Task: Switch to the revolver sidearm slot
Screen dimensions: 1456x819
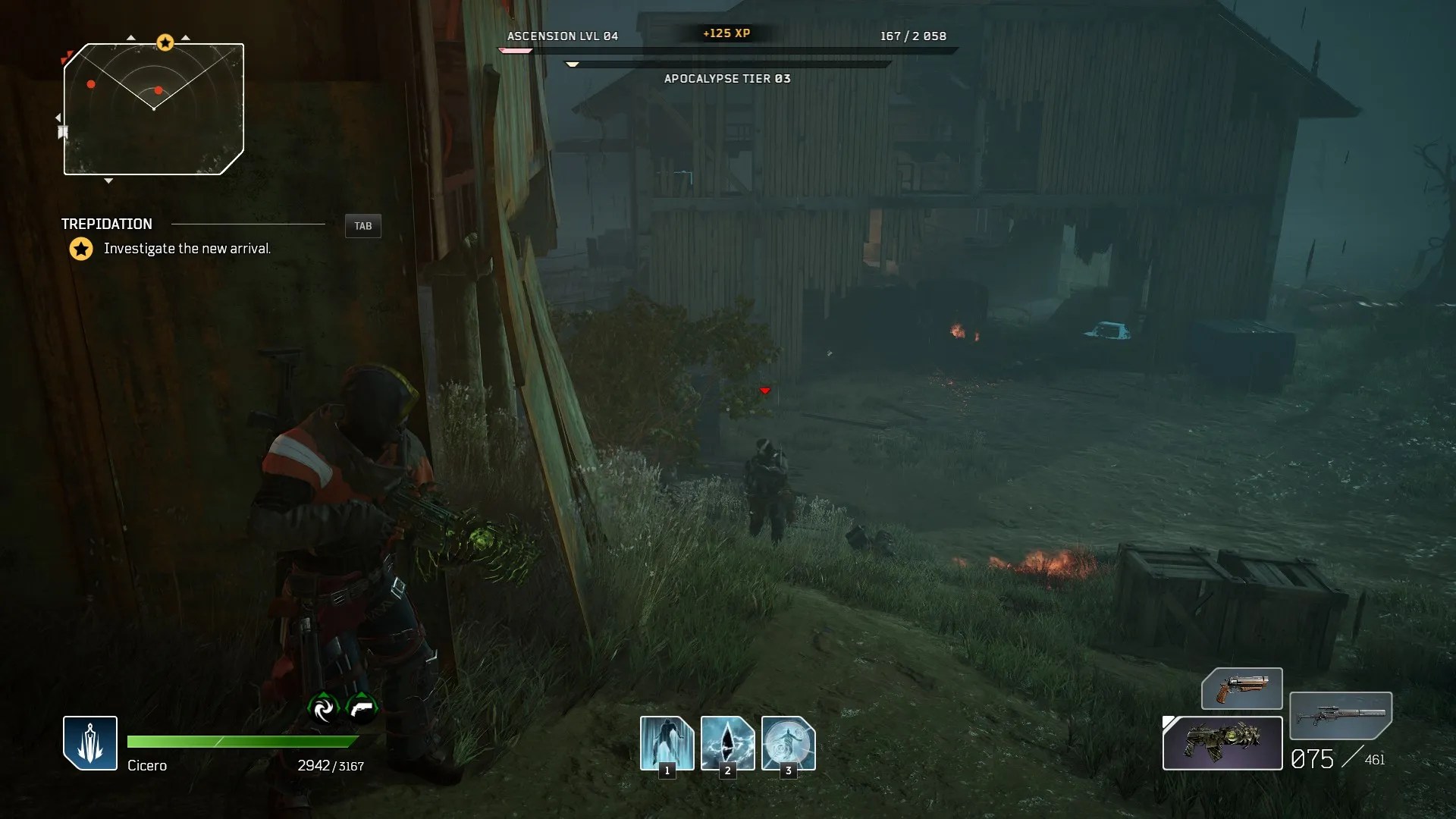Action: click(1241, 689)
